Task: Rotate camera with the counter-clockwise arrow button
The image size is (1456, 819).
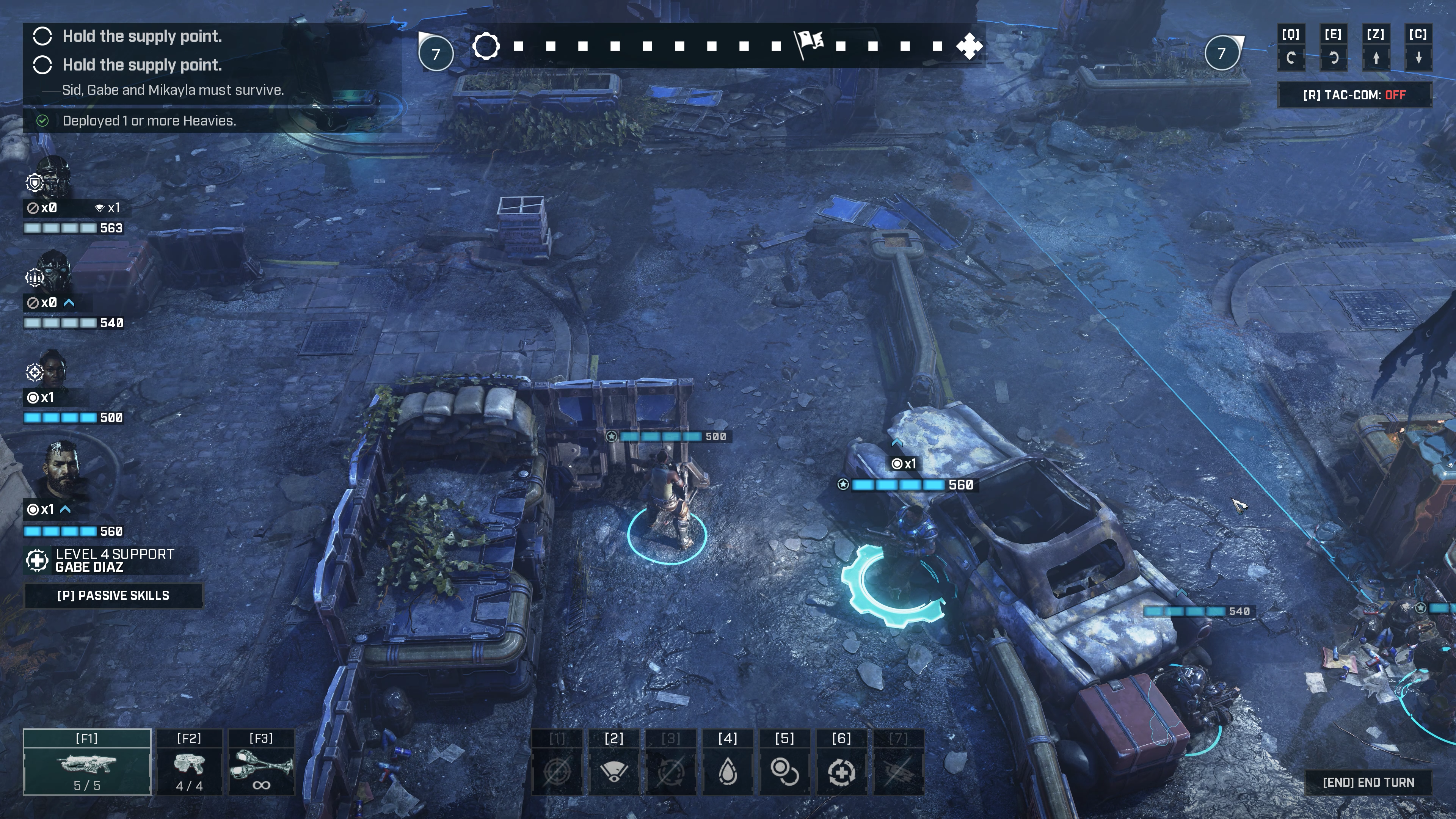Action: (x=1290, y=58)
